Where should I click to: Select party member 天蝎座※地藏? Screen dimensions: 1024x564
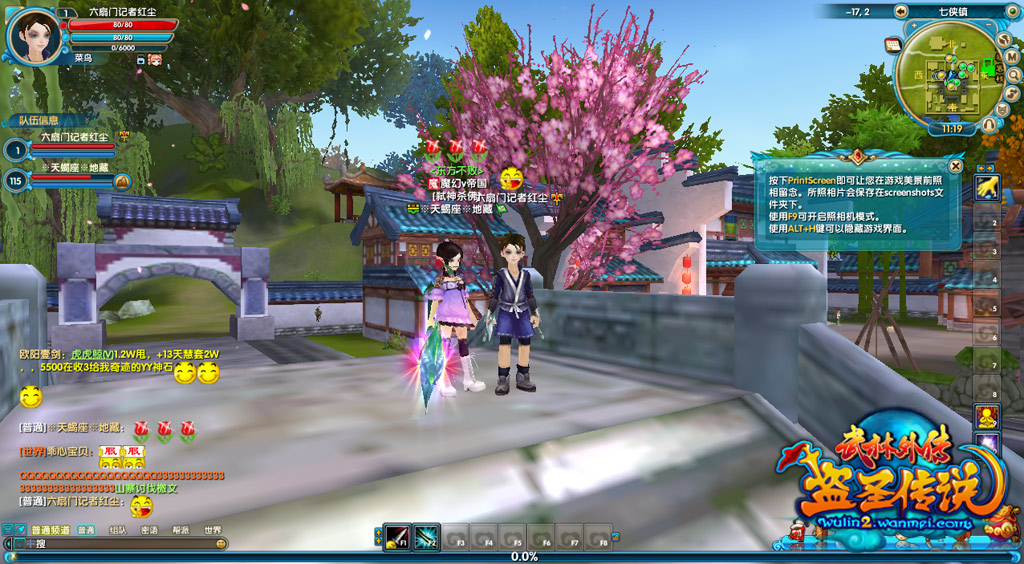click(x=70, y=168)
